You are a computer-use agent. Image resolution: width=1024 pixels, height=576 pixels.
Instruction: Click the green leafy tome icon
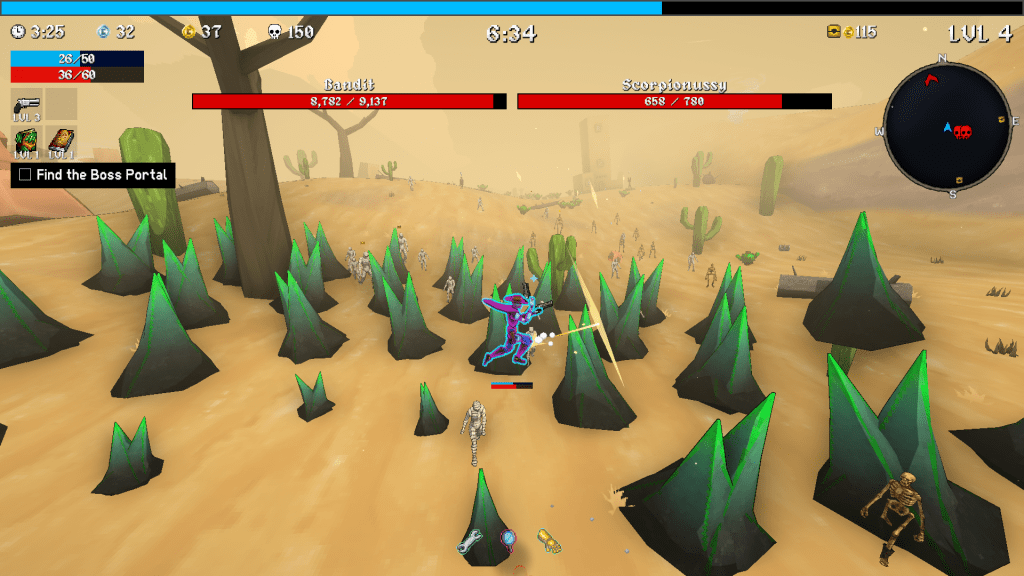coord(26,141)
